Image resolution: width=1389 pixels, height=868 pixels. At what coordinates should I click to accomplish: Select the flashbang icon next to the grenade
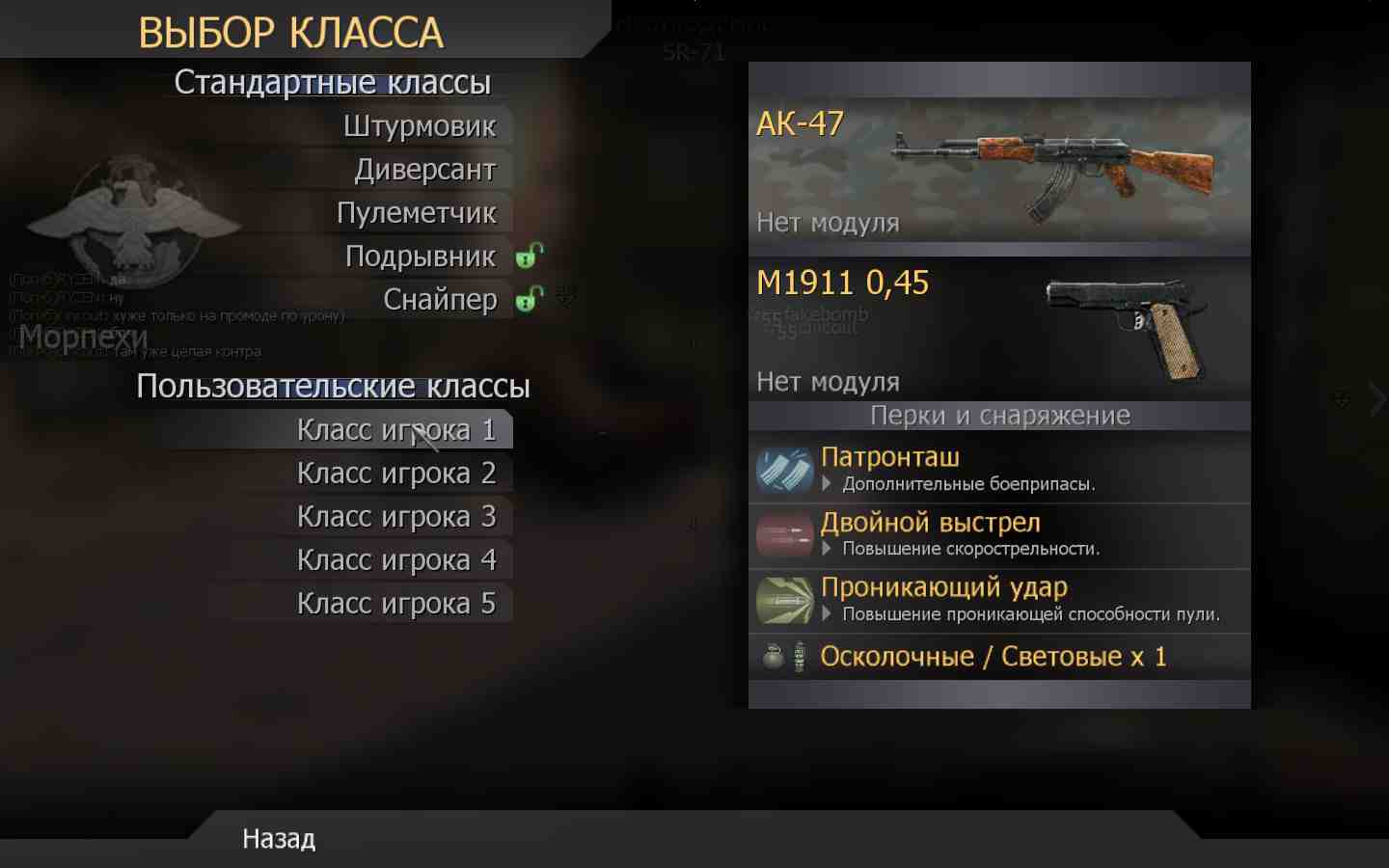(x=798, y=657)
